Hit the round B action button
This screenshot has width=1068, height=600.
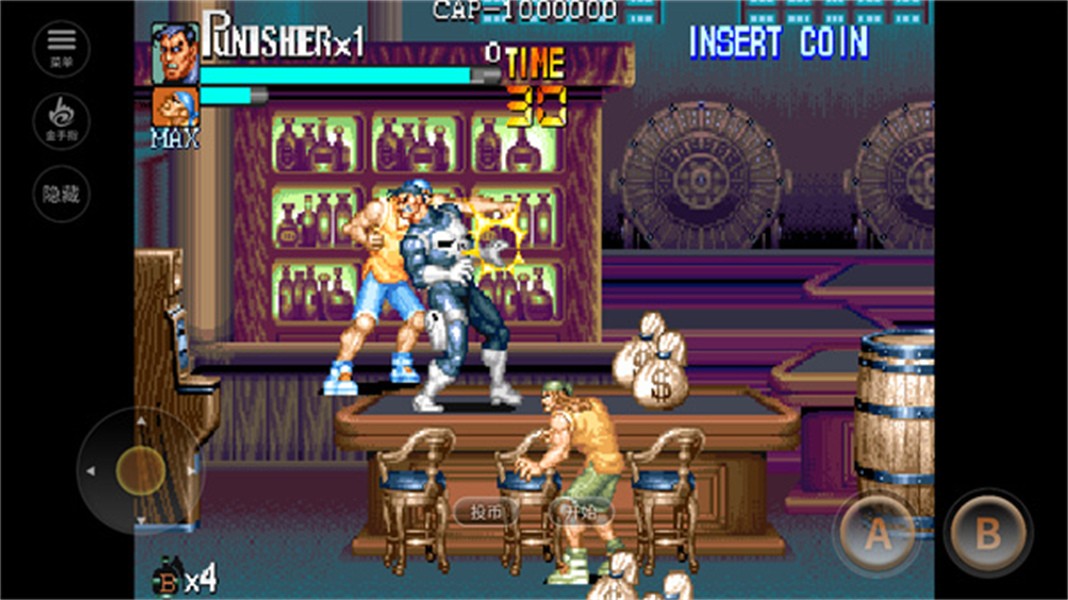pyautogui.click(x=988, y=533)
